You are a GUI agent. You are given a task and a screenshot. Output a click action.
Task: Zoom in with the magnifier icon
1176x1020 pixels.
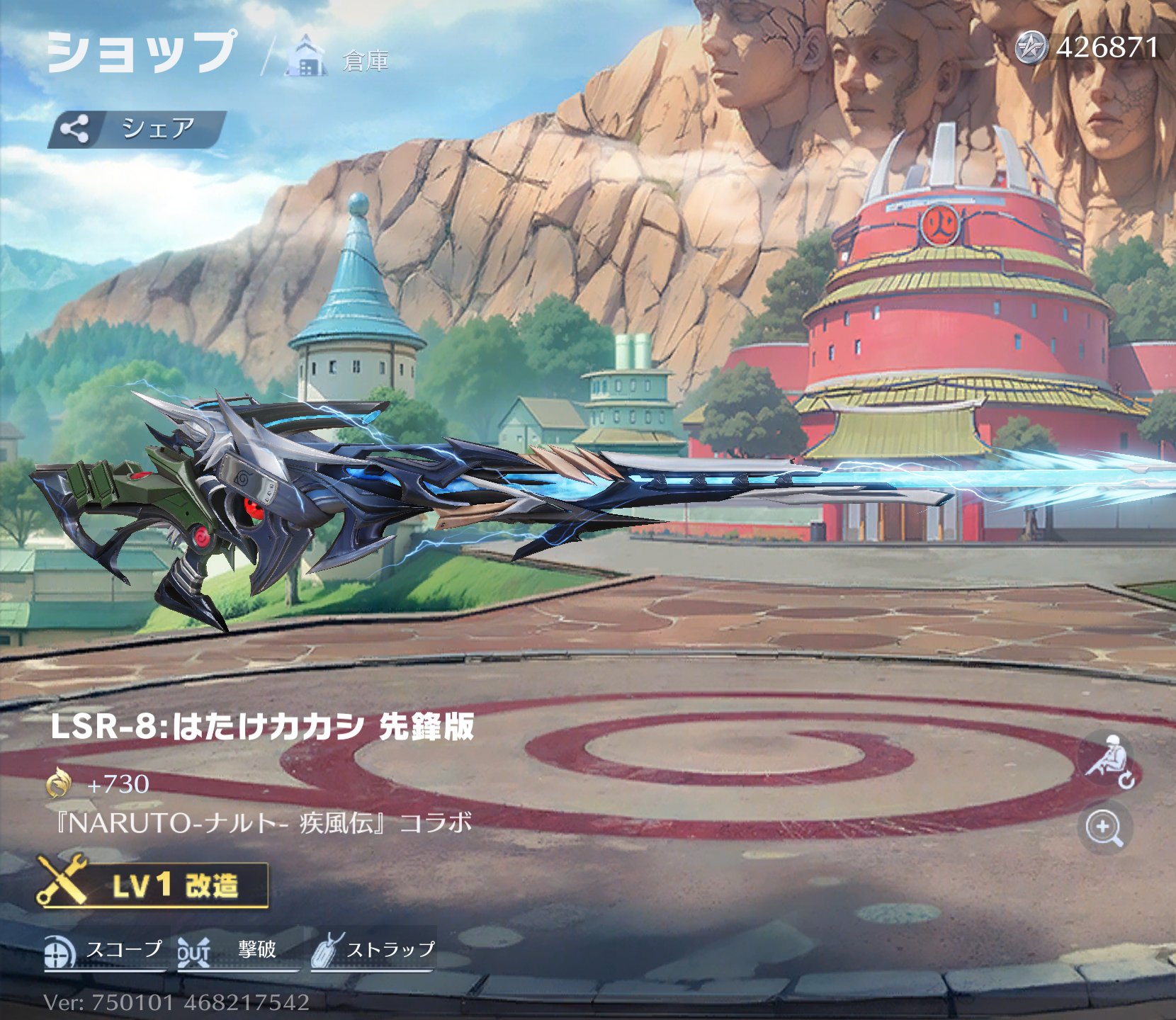(1104, 828)
